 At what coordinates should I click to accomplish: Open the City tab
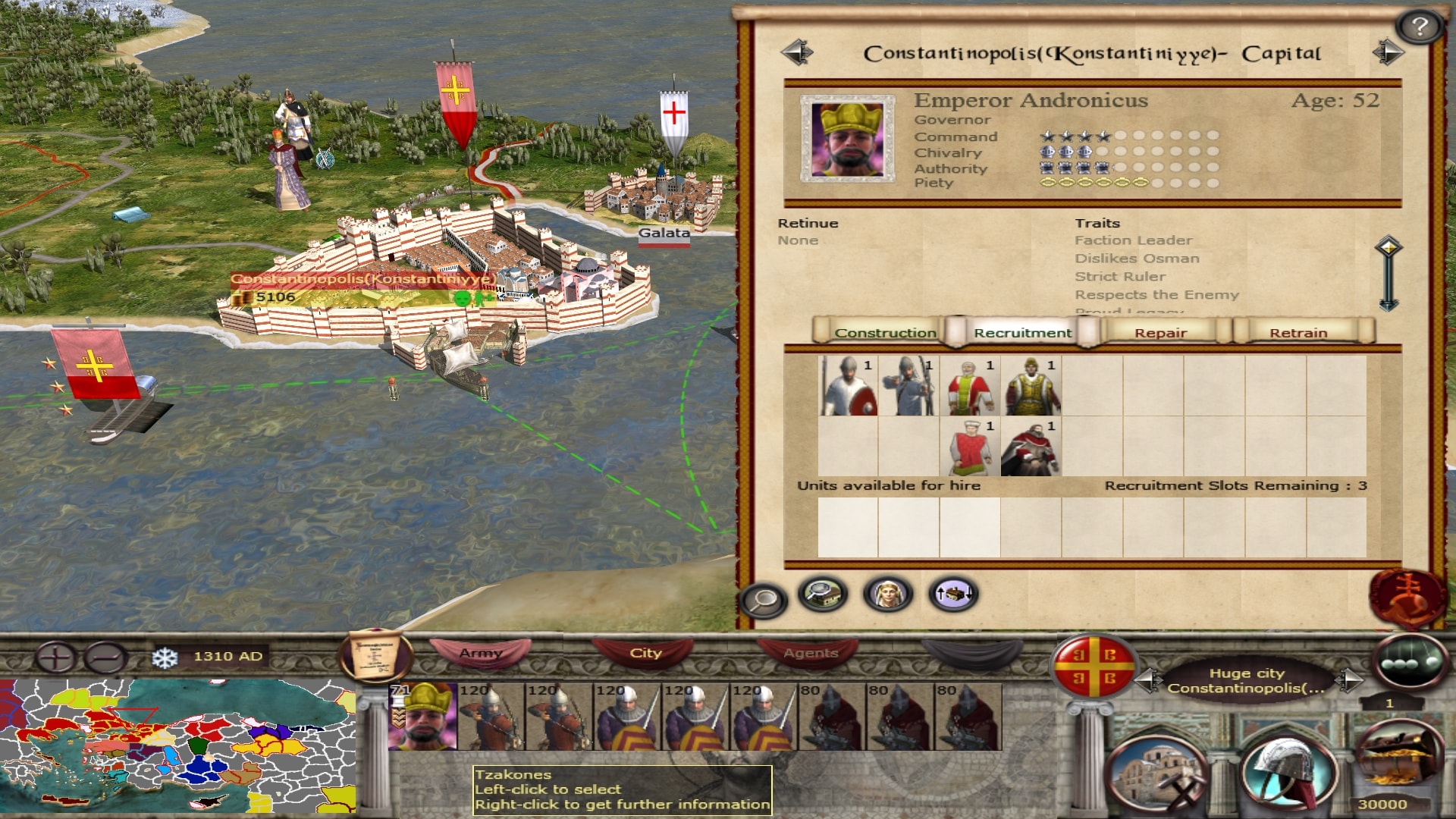645,653
